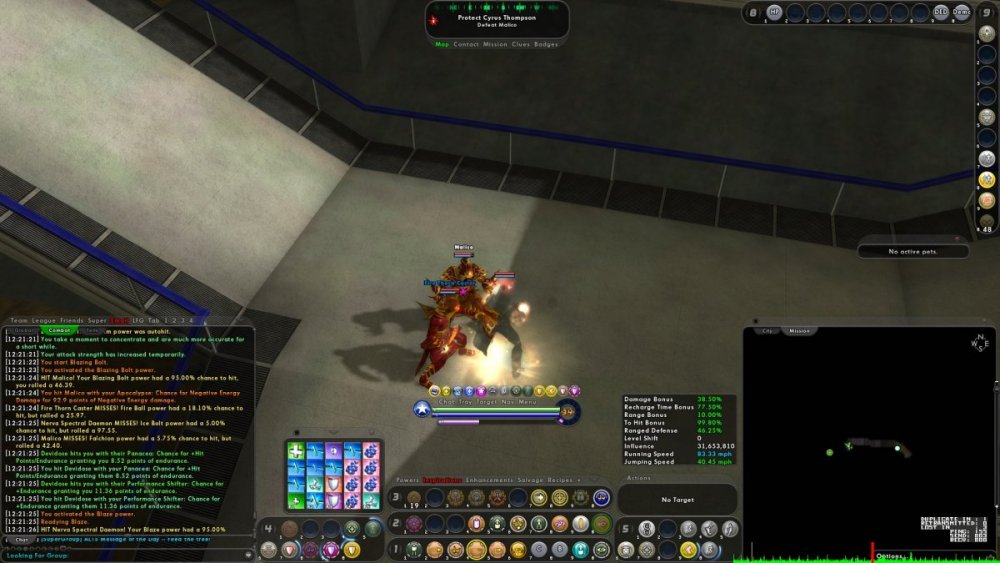Click the Chat button below the log
The width and height of the screenshot is (1000, 563).
click(21, 540)
